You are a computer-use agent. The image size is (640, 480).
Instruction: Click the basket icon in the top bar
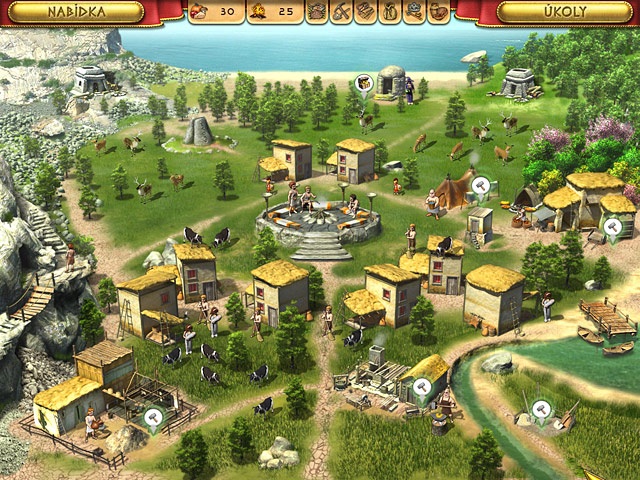(x=318, y=13)
